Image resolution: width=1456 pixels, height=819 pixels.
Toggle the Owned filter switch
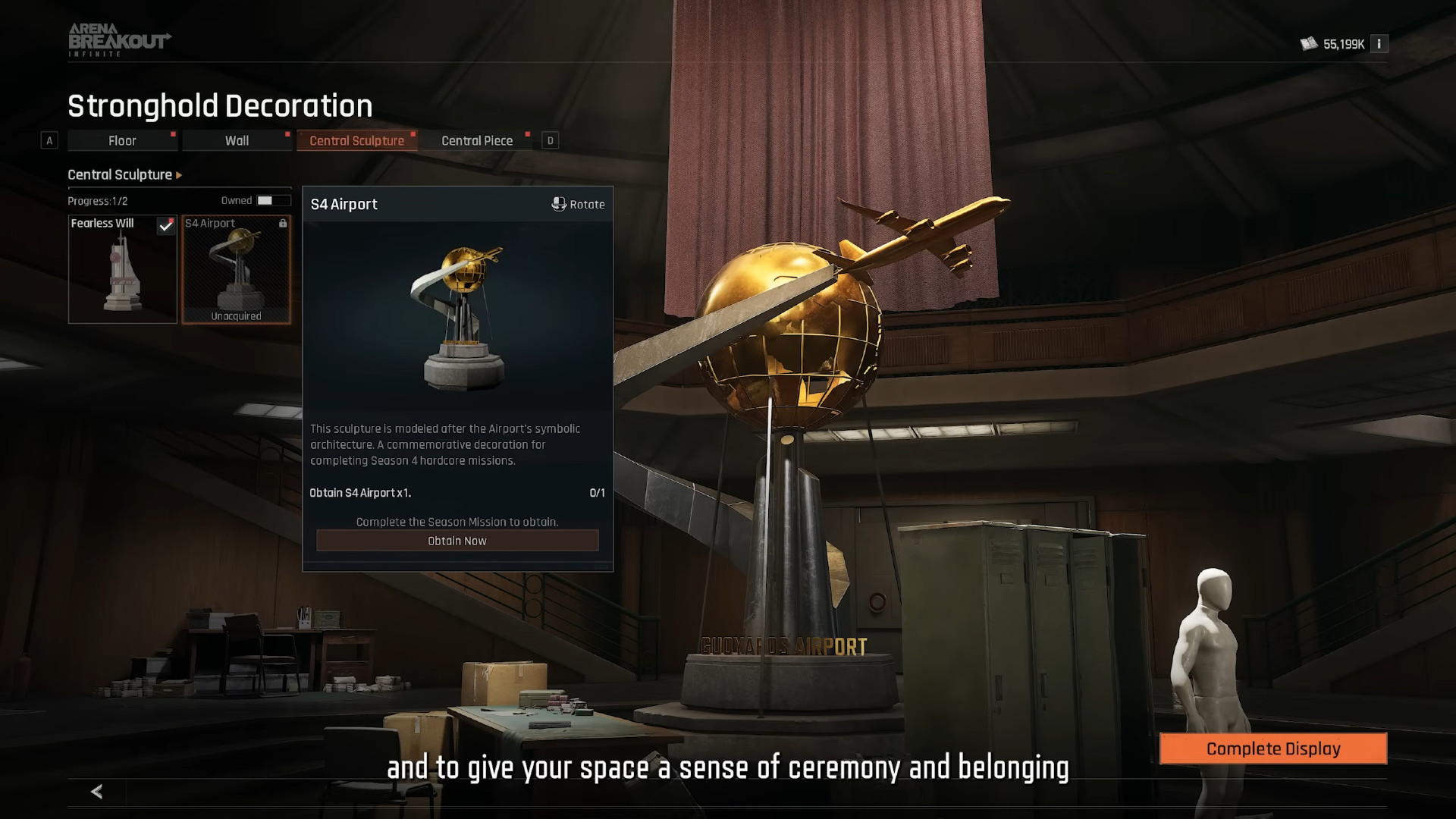coord(272,200)
